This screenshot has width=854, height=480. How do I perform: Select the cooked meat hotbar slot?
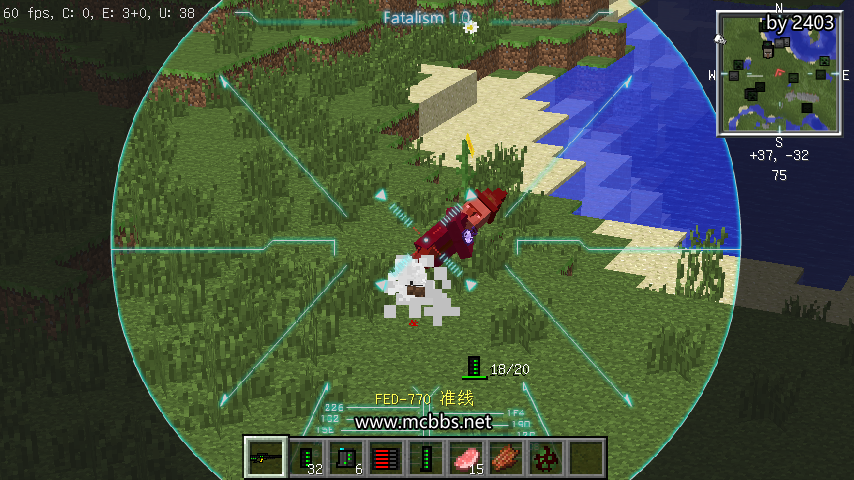(507, 458)
